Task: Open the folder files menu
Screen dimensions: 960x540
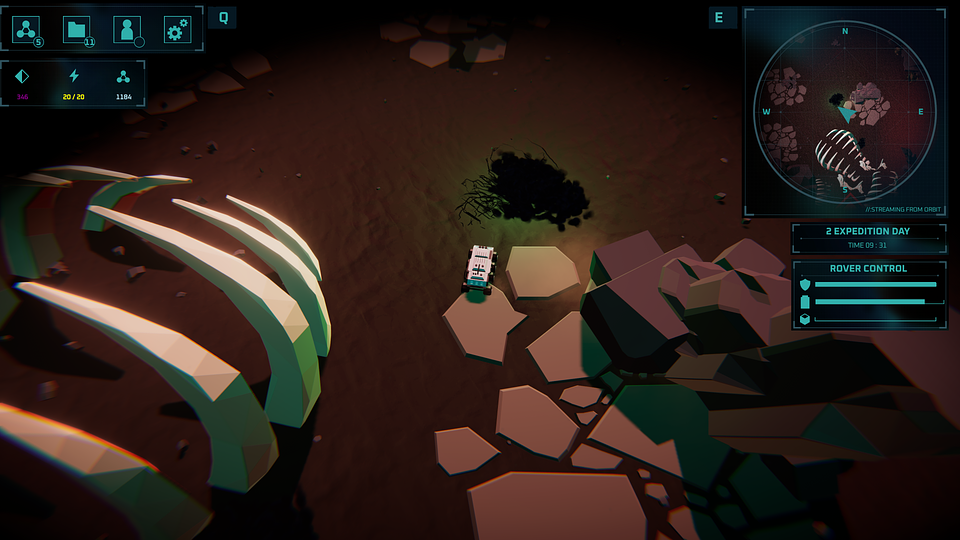Action: coord(77,30)
